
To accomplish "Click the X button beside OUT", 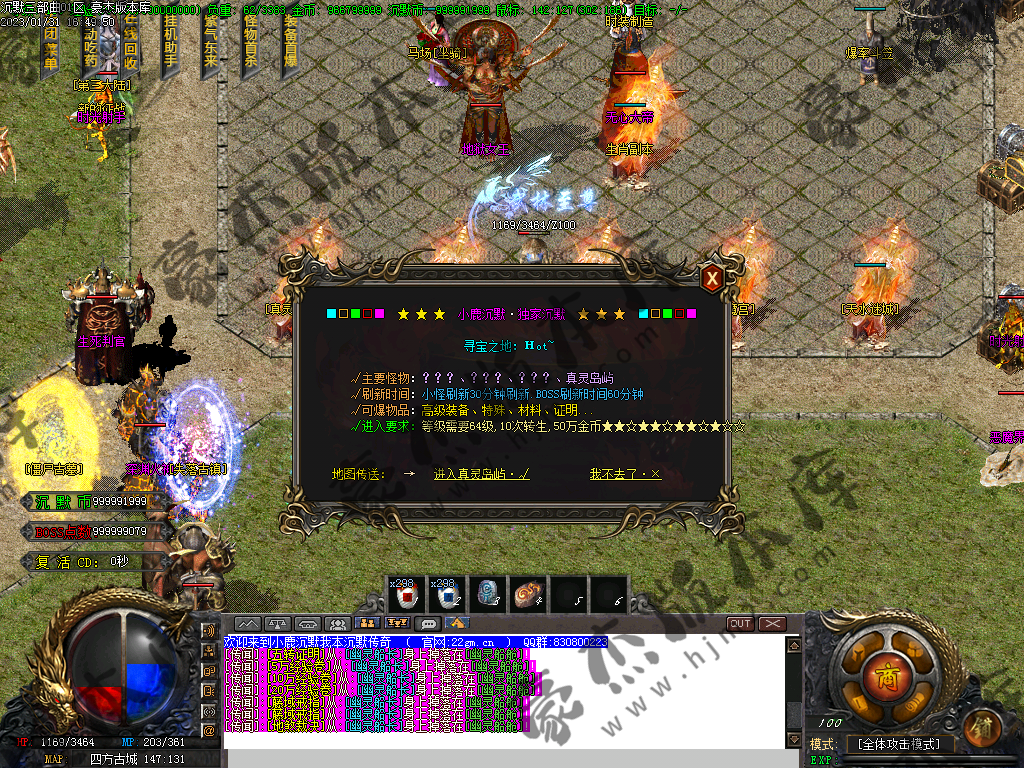I will click(x=772, y=624).
